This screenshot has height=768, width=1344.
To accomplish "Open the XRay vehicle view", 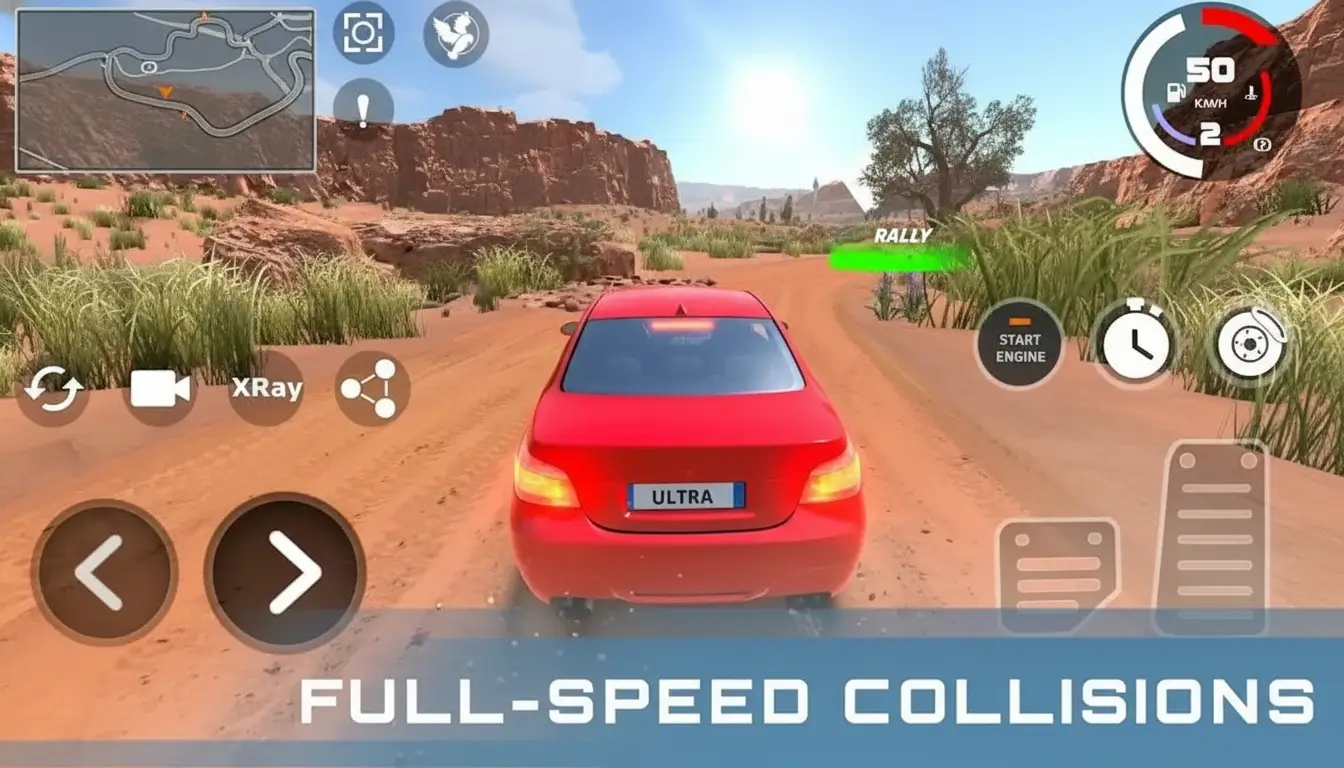I will [x=265, y=389].
